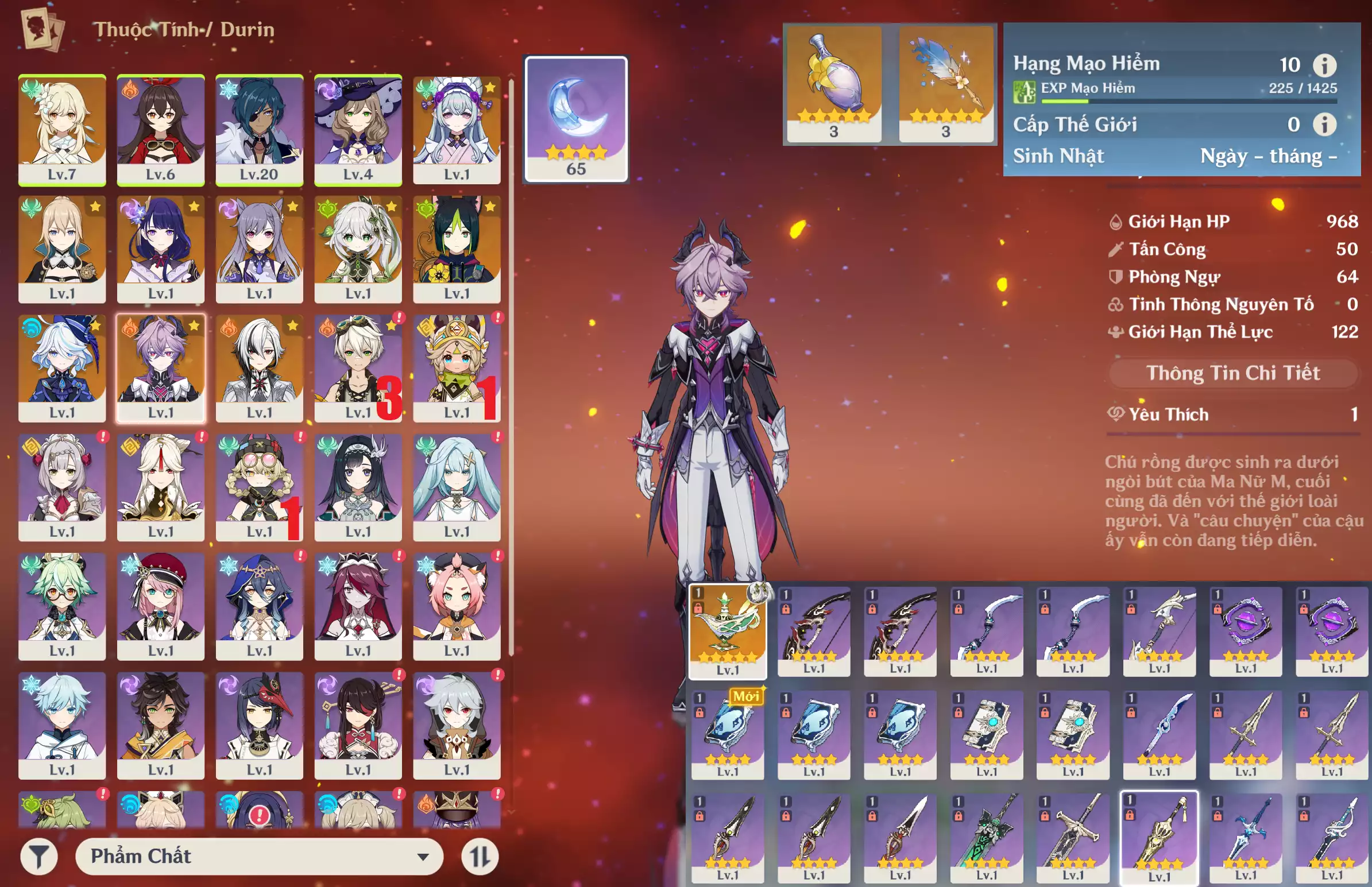Viewport: 1372px width, 887px height.
Task: Show info for Hạng Mạo Hiểm
Action: pyautogui.click(x=1324, y=65)
